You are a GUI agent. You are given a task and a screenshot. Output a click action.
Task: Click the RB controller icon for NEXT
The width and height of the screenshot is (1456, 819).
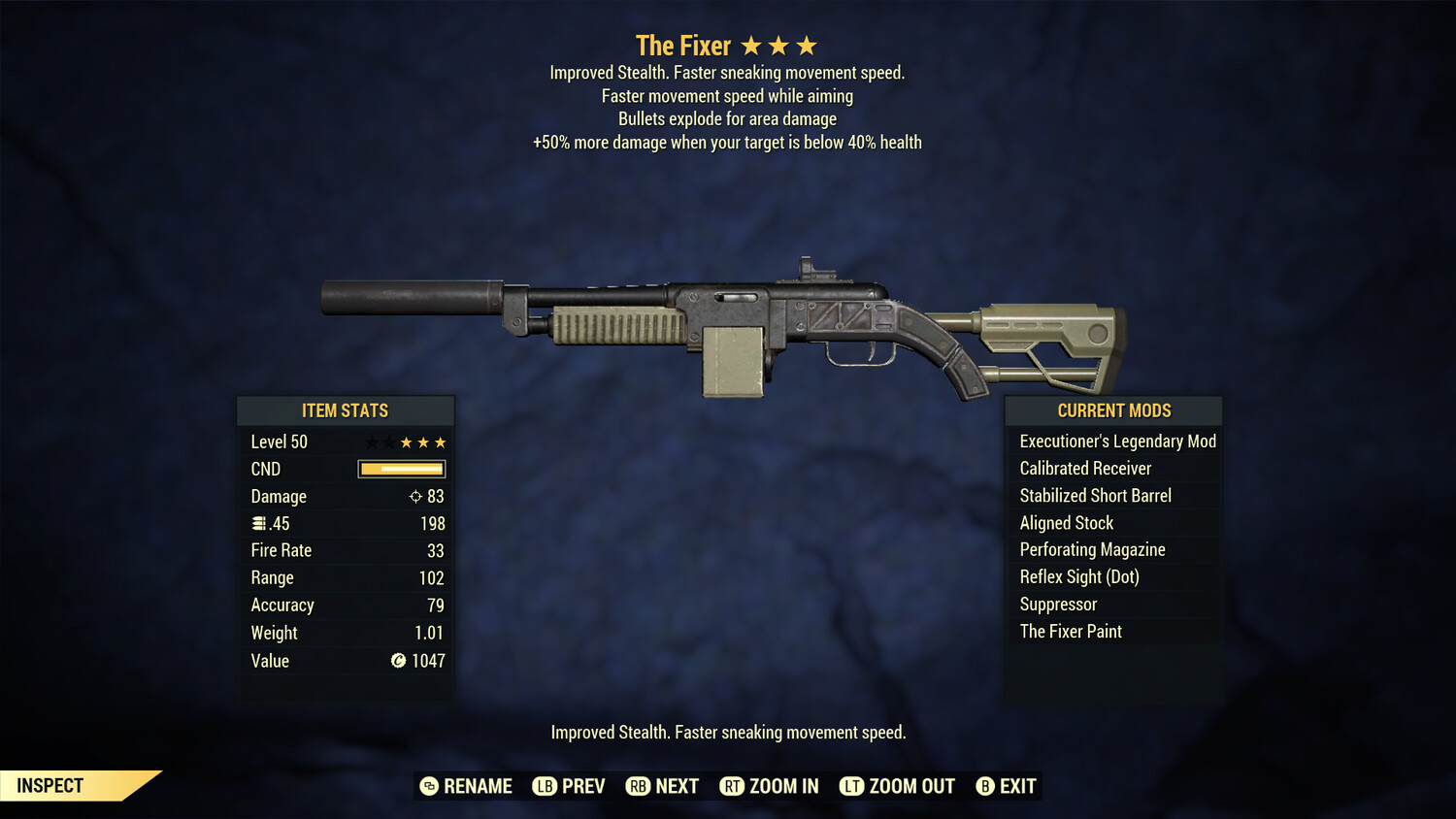(640, 786)
